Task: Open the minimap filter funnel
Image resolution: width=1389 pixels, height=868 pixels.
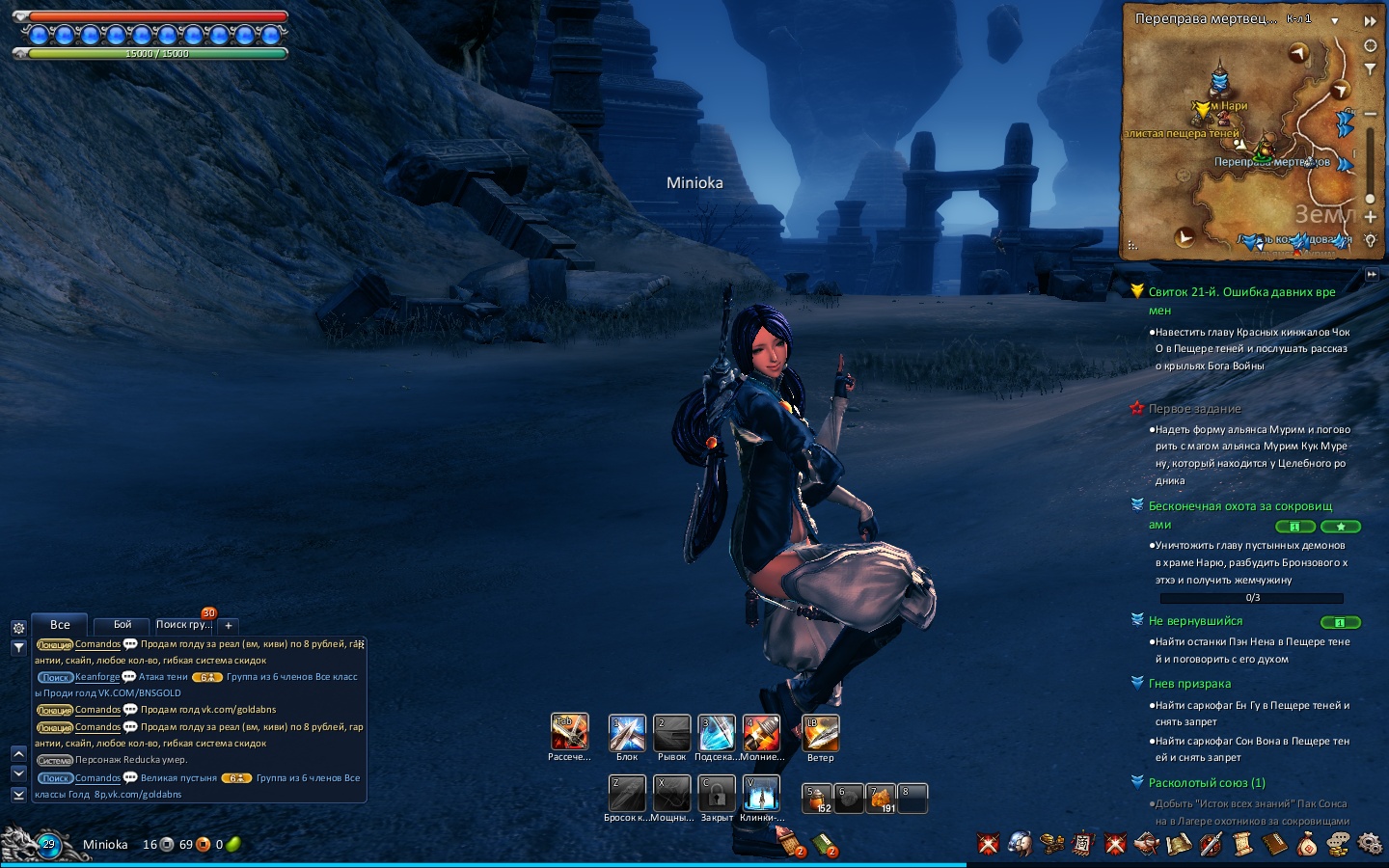Action: 1370,69
